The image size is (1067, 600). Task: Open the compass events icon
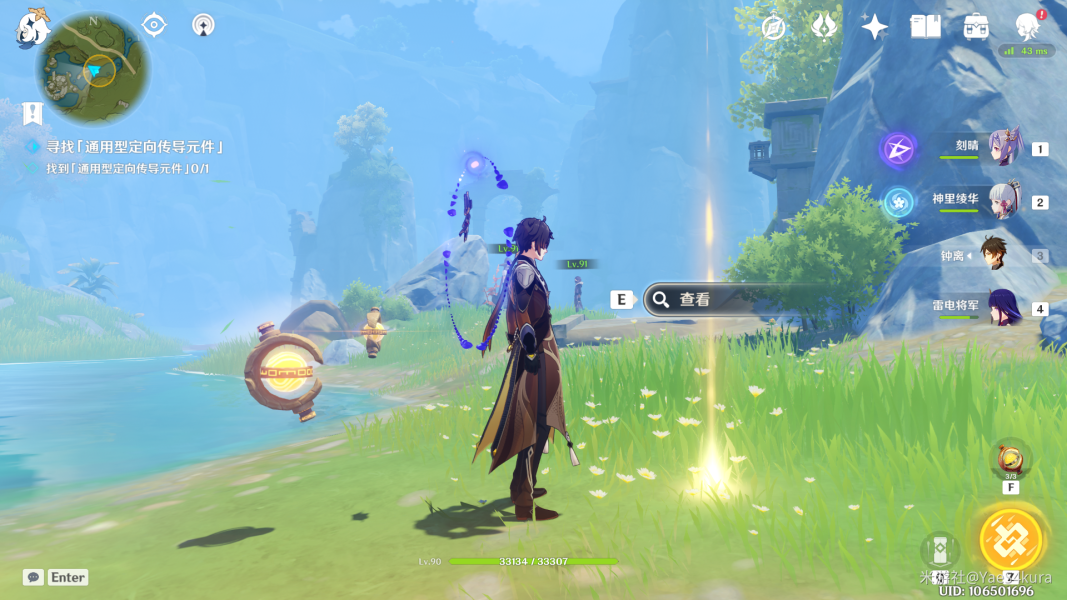773,27
